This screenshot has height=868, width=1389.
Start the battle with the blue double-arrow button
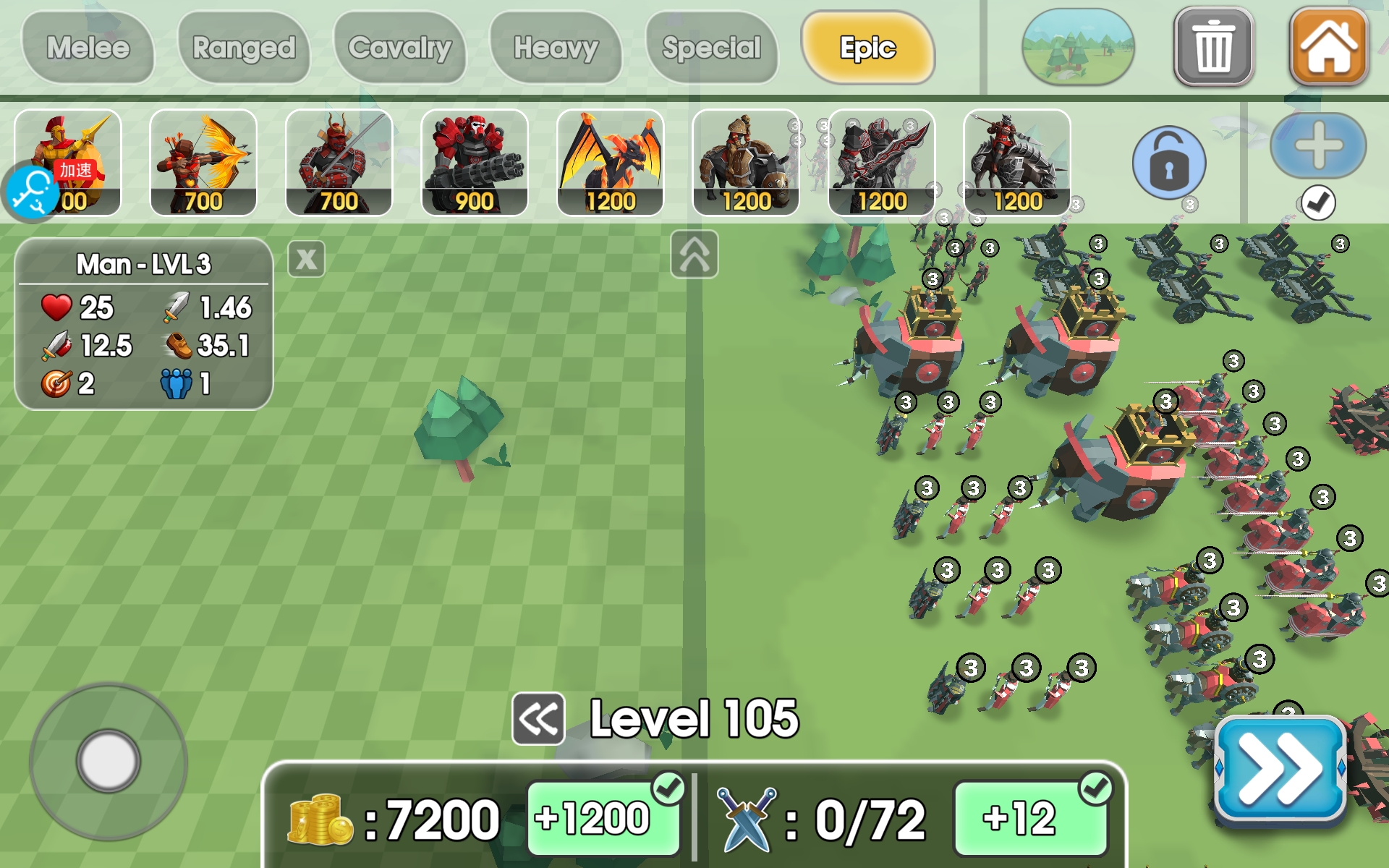coord(1279,770)
